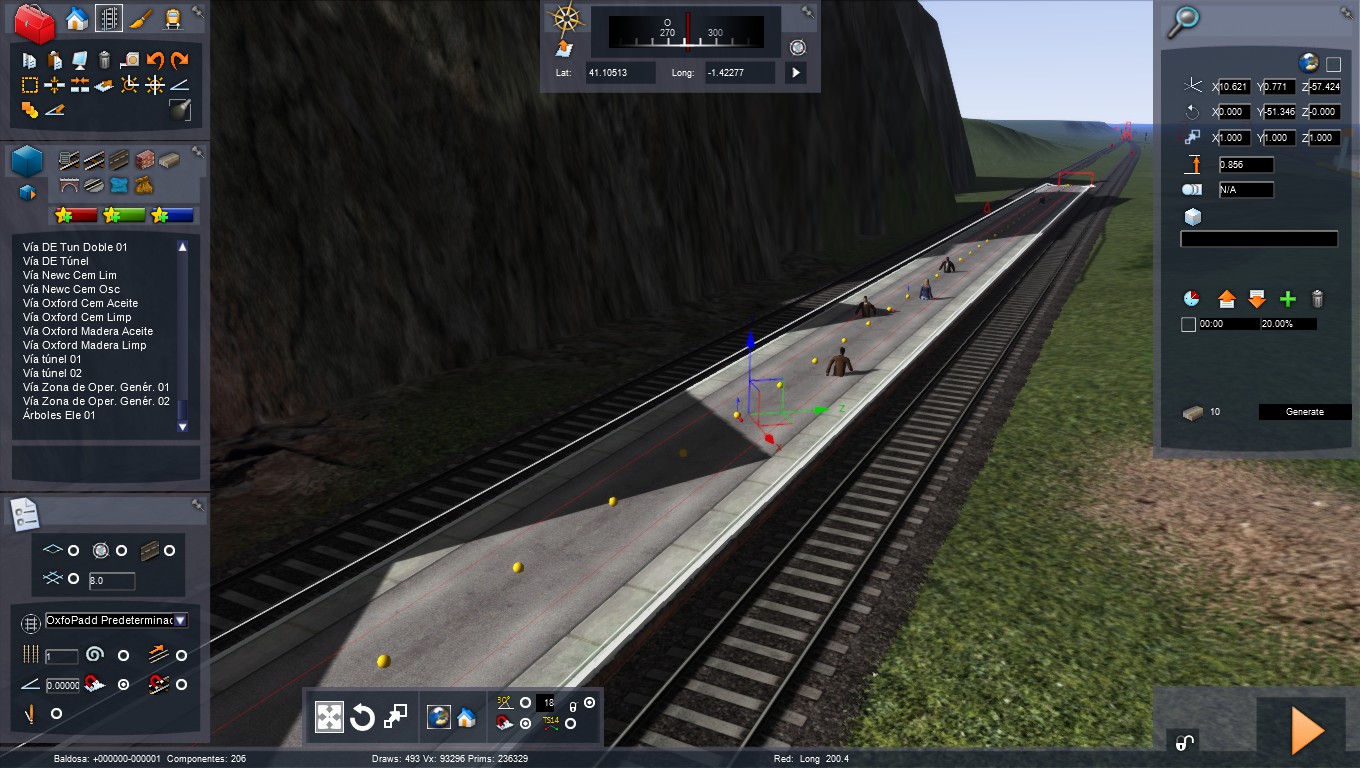
Task: Click the Generate button
Action: point(1304,412)
